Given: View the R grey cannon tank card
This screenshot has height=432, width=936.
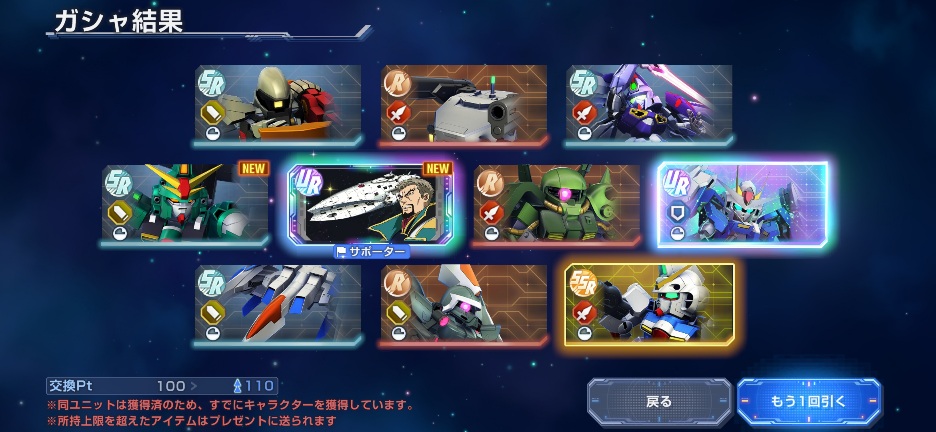Looking at the screenshot, I should (464, 105).
